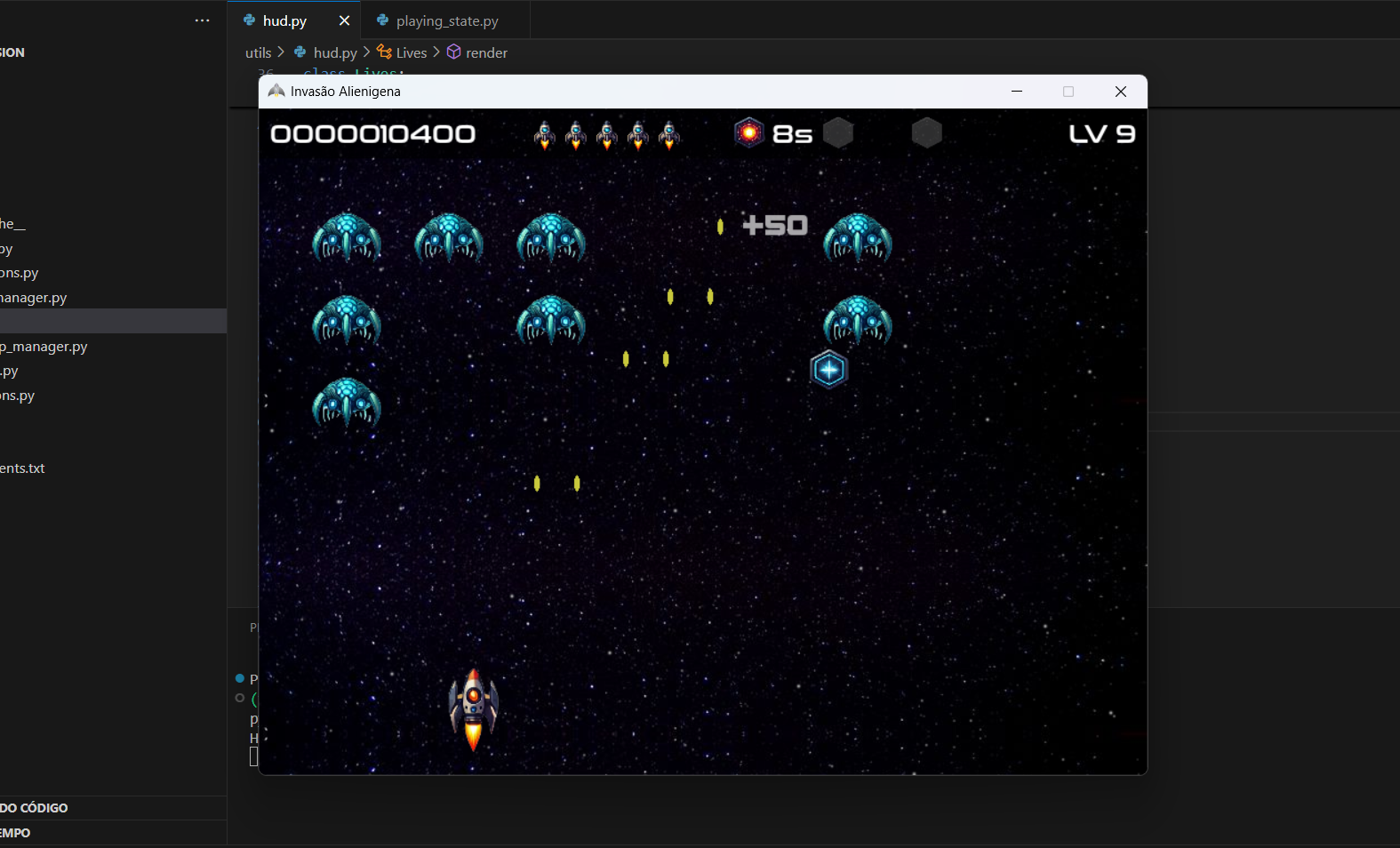Collapse the "TEMPO" timeline section
This screenshot has height=848, width=1400.
pos(15,833)
